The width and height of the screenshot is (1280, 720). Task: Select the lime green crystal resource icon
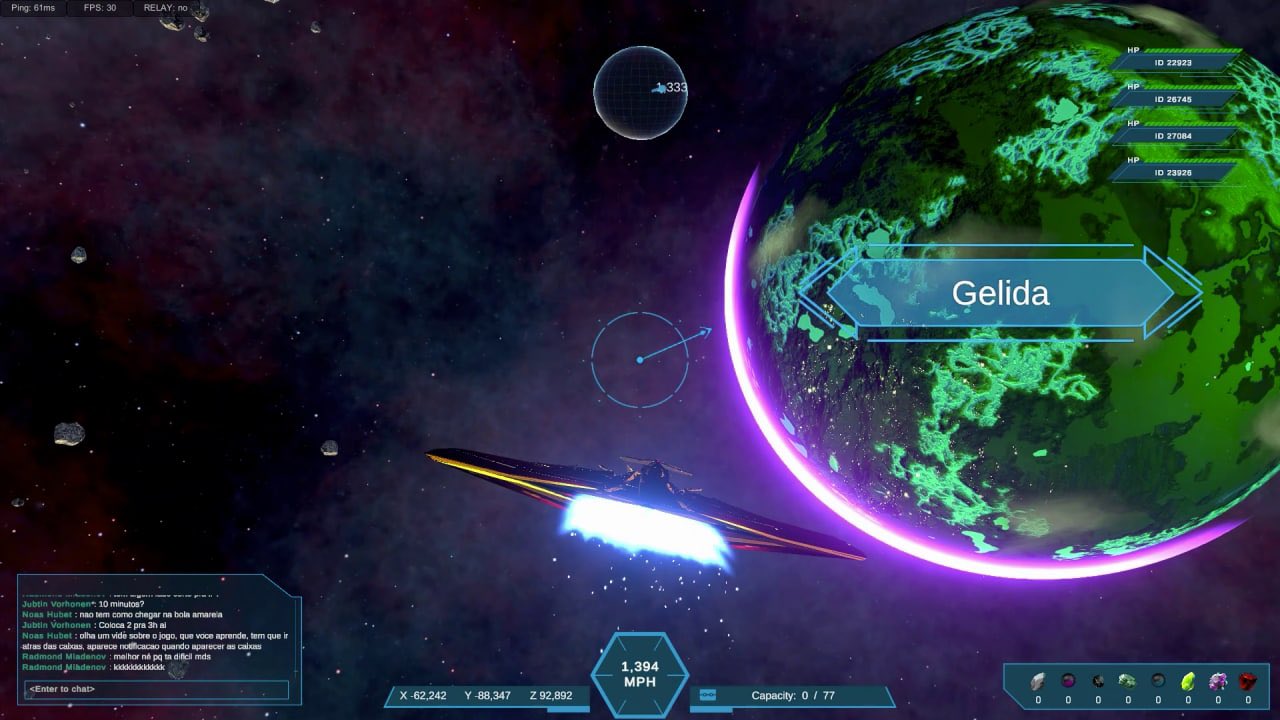click(1188, 681)
